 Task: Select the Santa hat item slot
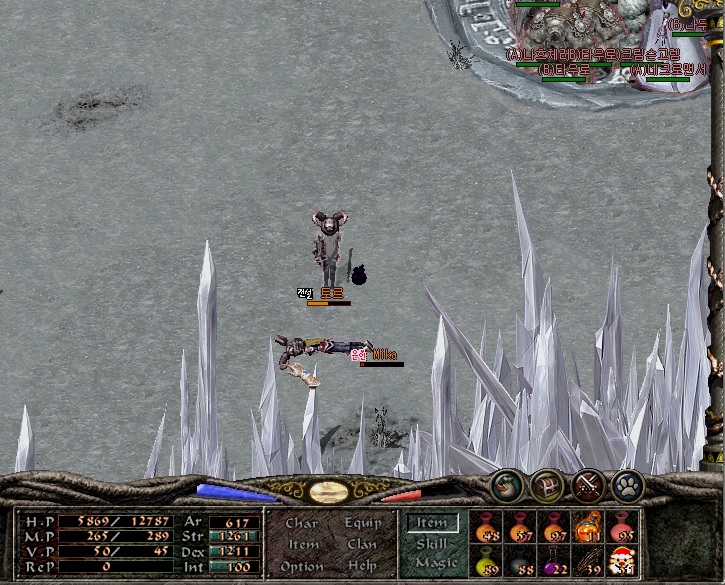[621, 560]
